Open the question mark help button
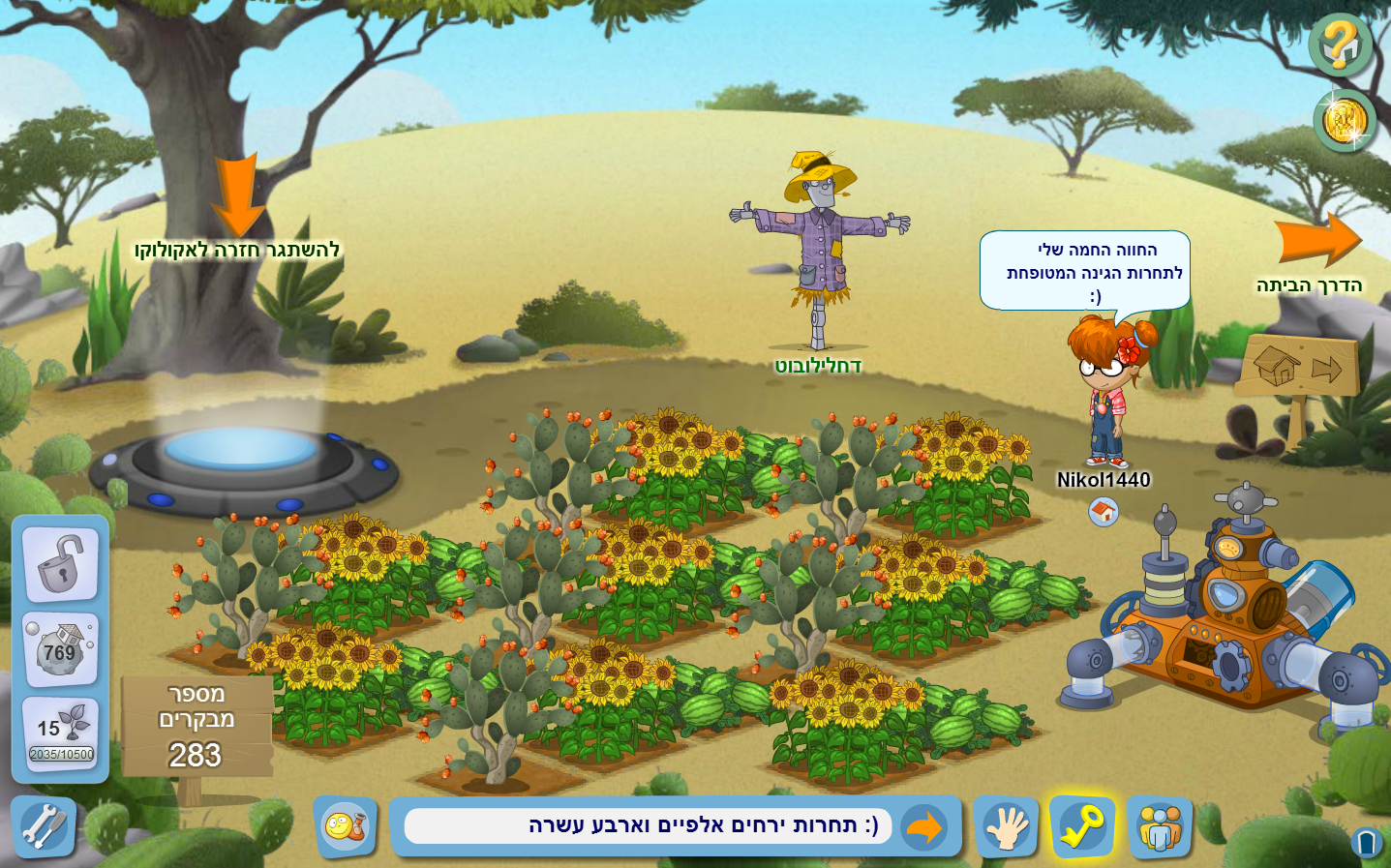1391x868 pixels. (1341, 45)
